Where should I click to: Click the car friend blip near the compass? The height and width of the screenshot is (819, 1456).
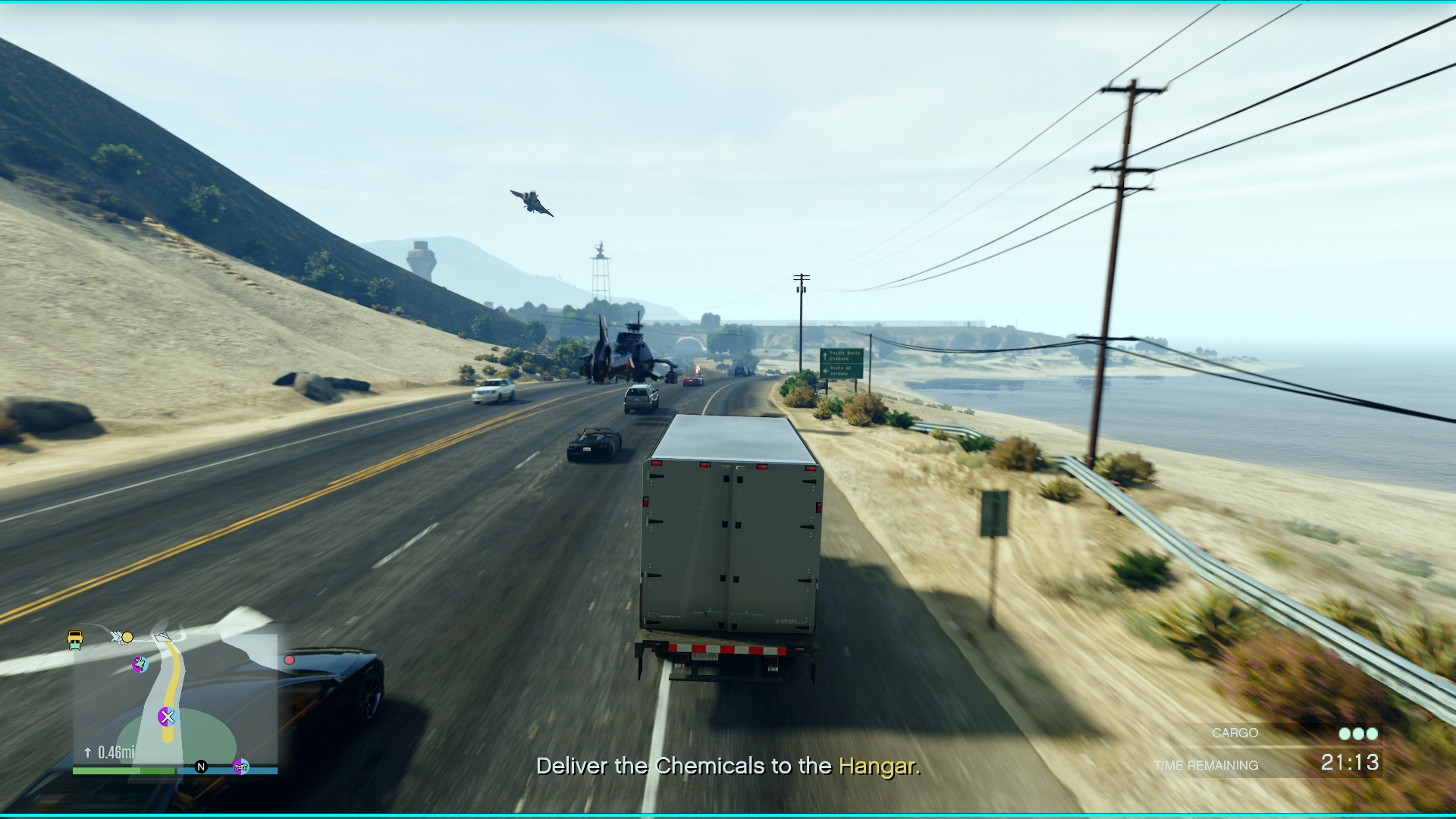coord(241,767)
